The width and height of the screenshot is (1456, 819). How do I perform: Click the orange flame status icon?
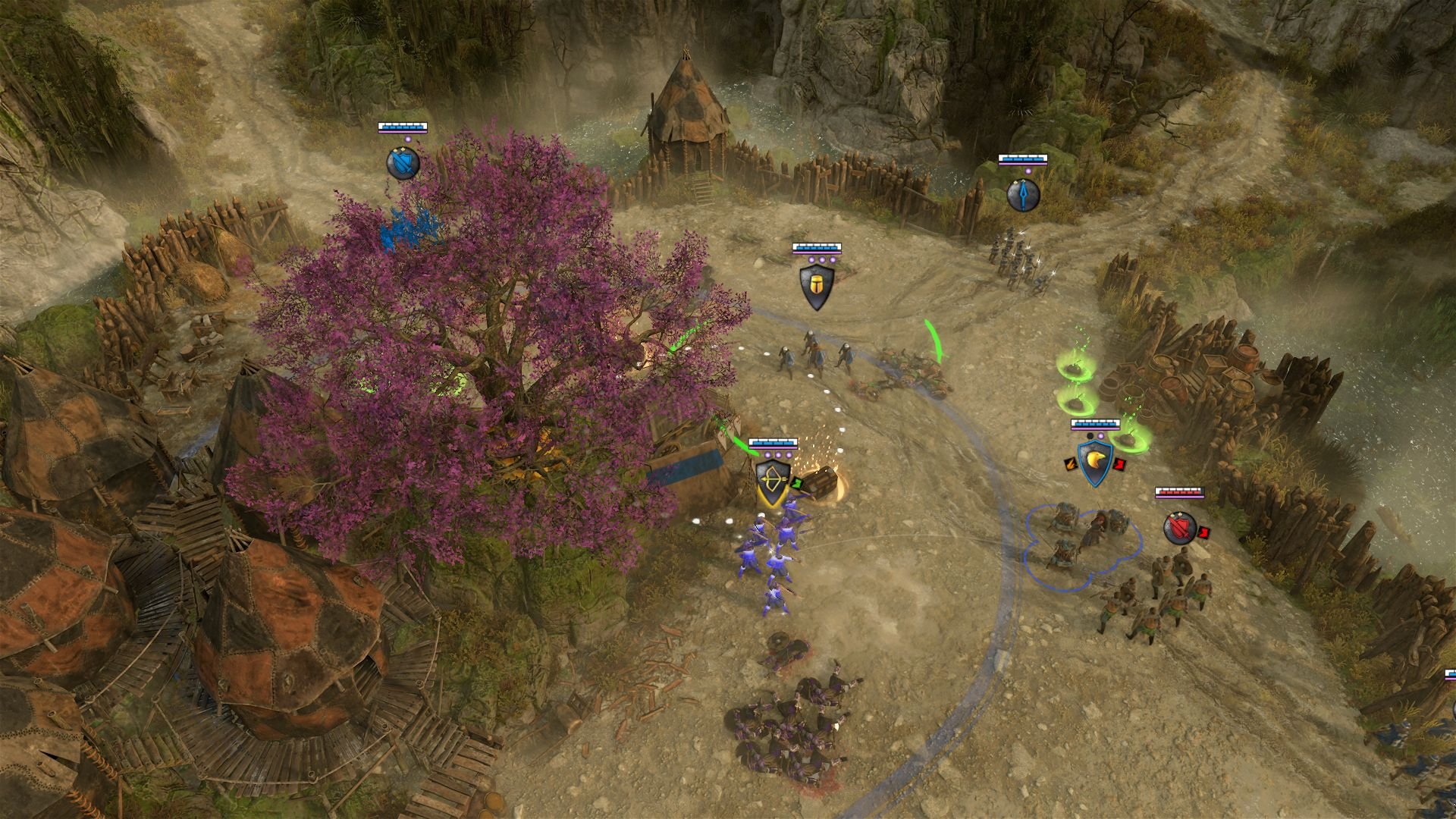(1070, 463)
